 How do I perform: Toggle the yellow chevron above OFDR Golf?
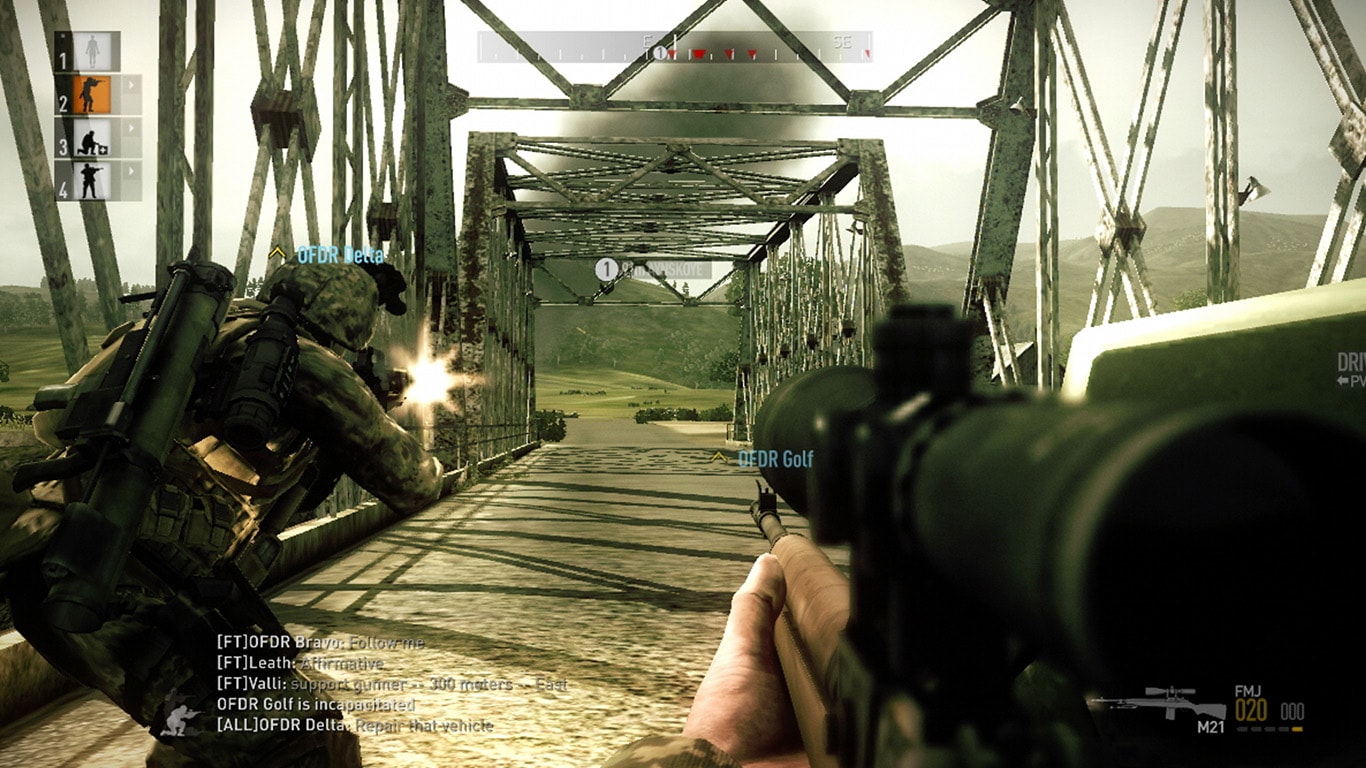(x=717, y=455)
